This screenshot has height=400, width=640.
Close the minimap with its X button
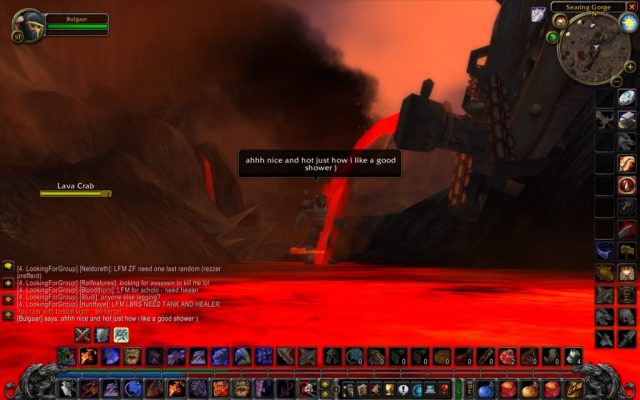pyautogui.click(x=630, y=7)
